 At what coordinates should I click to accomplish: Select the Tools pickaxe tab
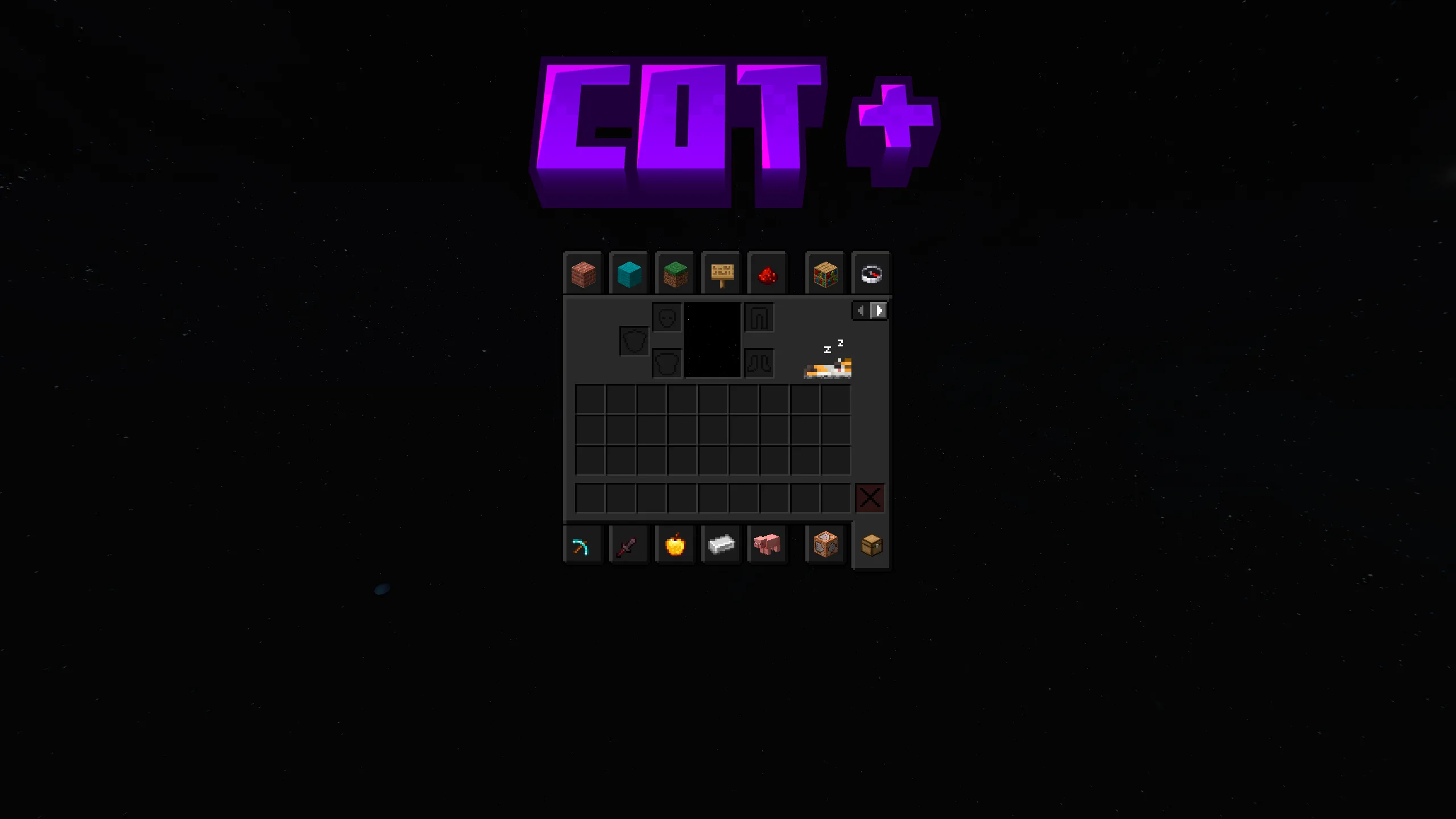[583, 544]
